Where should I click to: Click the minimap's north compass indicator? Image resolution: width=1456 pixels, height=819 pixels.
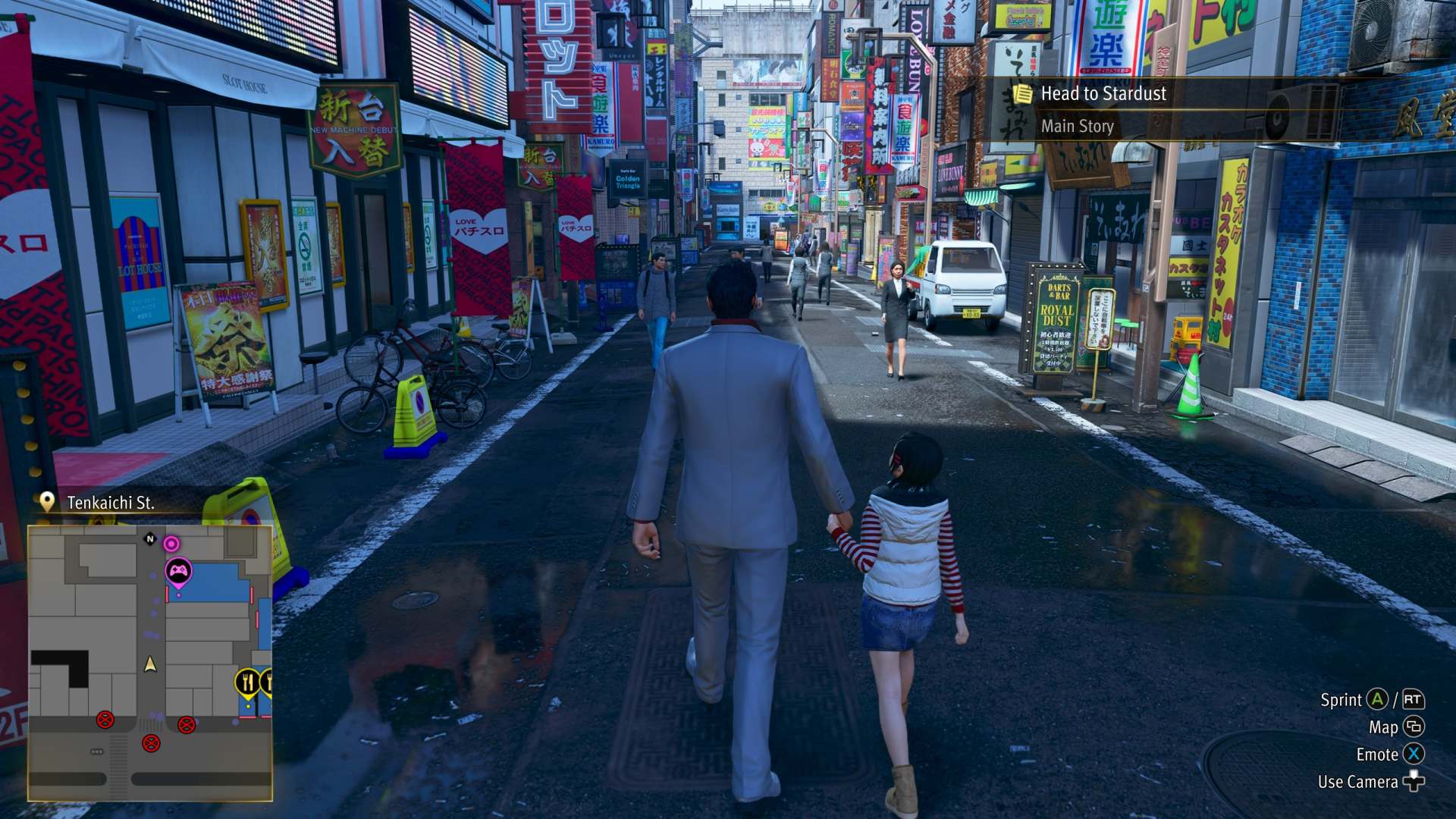pos(150,539)
